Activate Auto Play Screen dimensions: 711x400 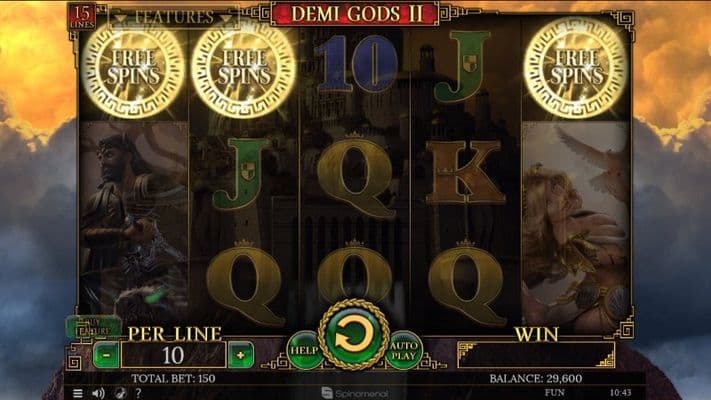[403, 351]
